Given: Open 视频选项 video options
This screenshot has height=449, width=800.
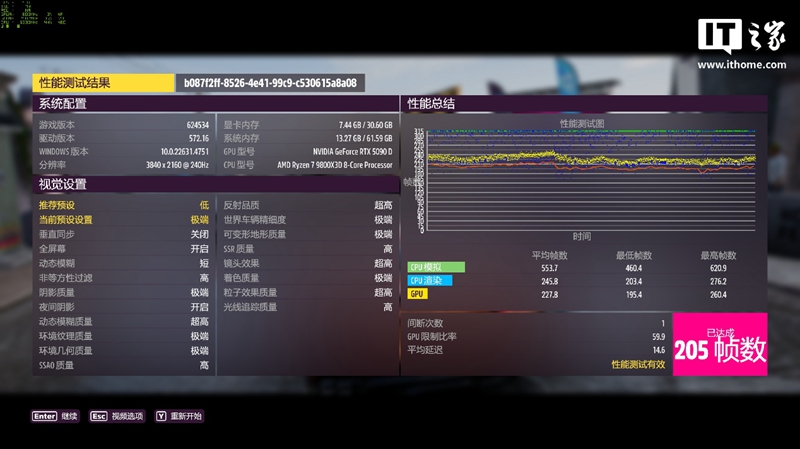Looking at the screenshot, I should click(x=117, y=416).
